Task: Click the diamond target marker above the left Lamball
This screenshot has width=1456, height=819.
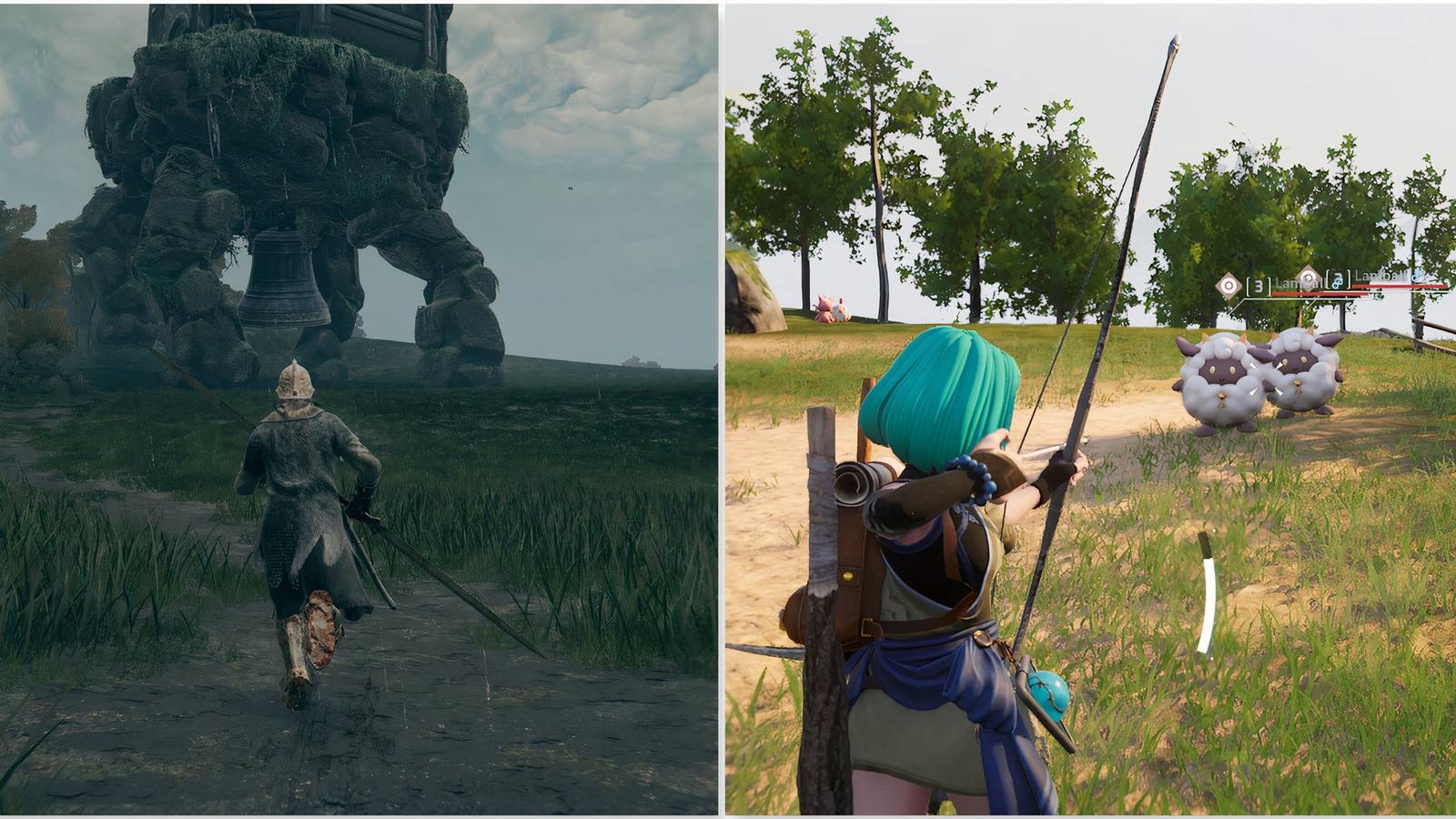Action: (x=1228, y=284)
